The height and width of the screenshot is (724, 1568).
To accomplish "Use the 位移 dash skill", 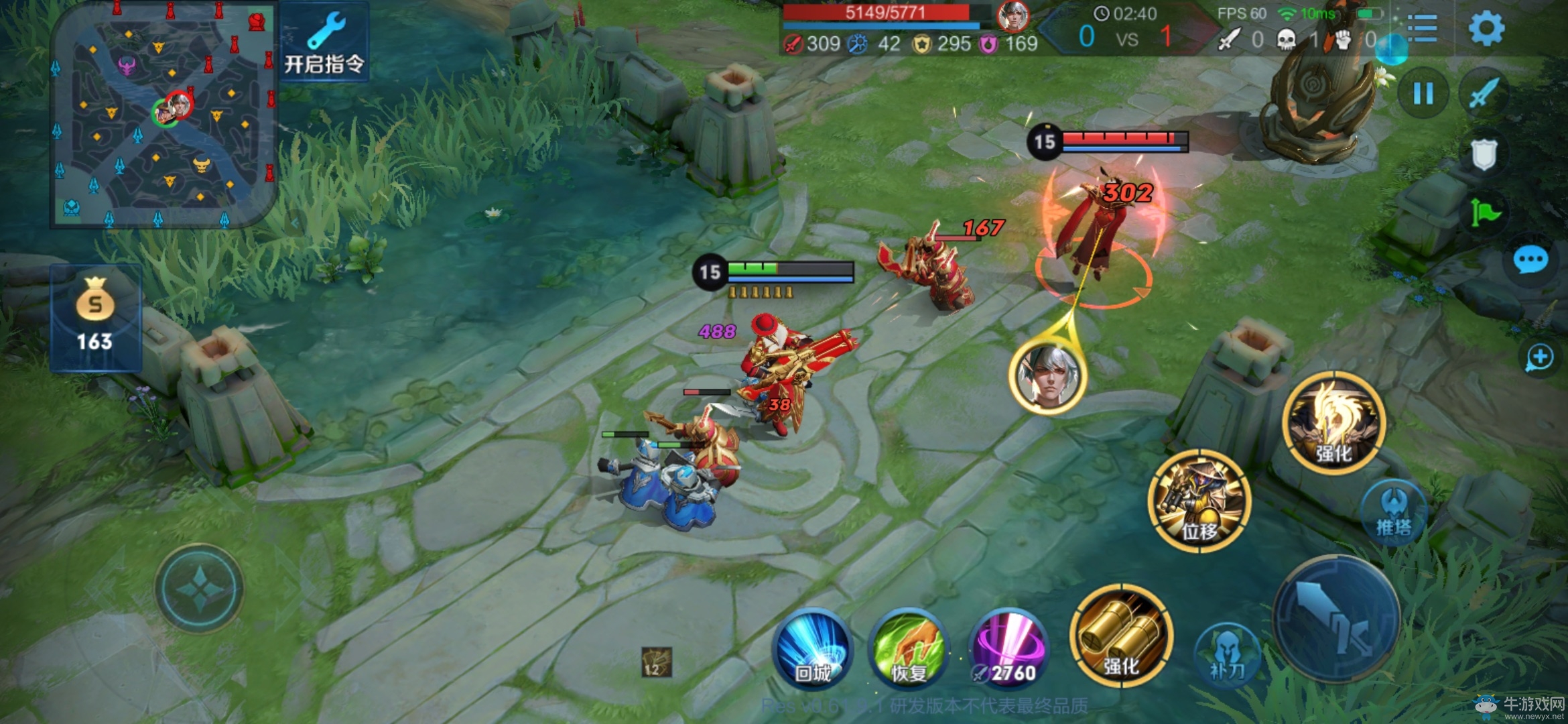I will point(1199,501).
